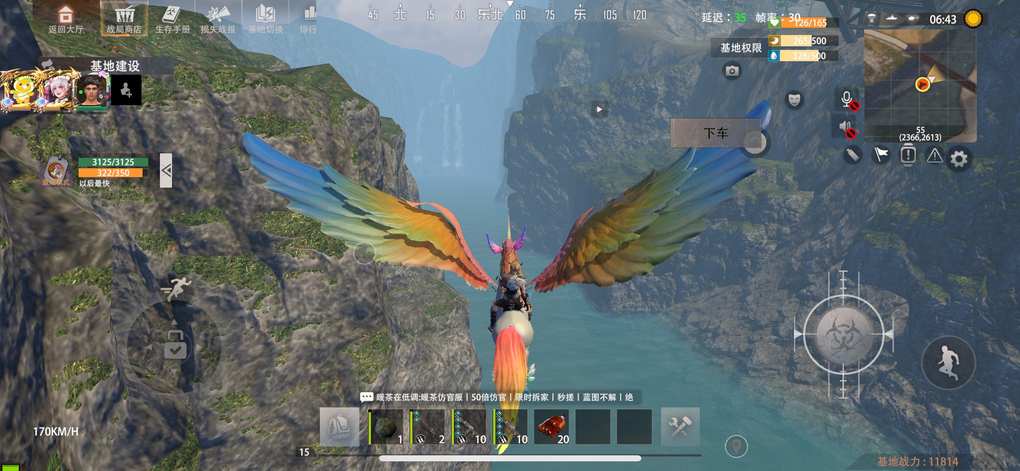The image size is (1020, 471).
Task: Toggle the speaker audio icon
Action: [x=848, y=128]
